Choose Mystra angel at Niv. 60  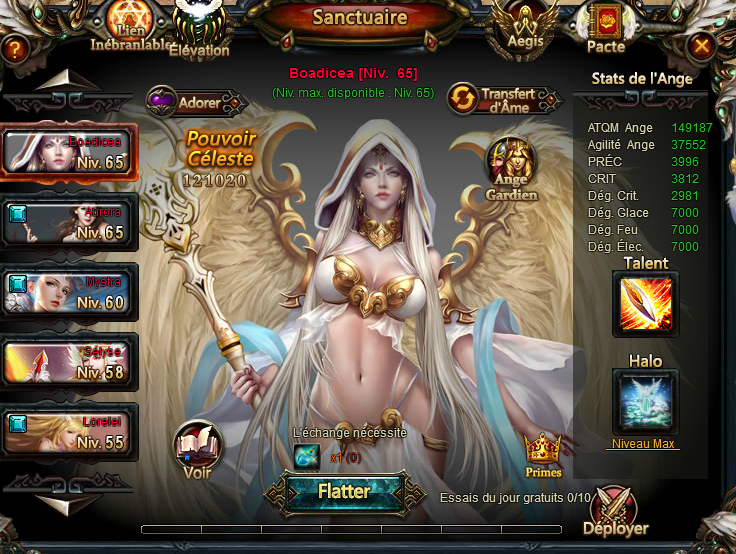[68, 291]
